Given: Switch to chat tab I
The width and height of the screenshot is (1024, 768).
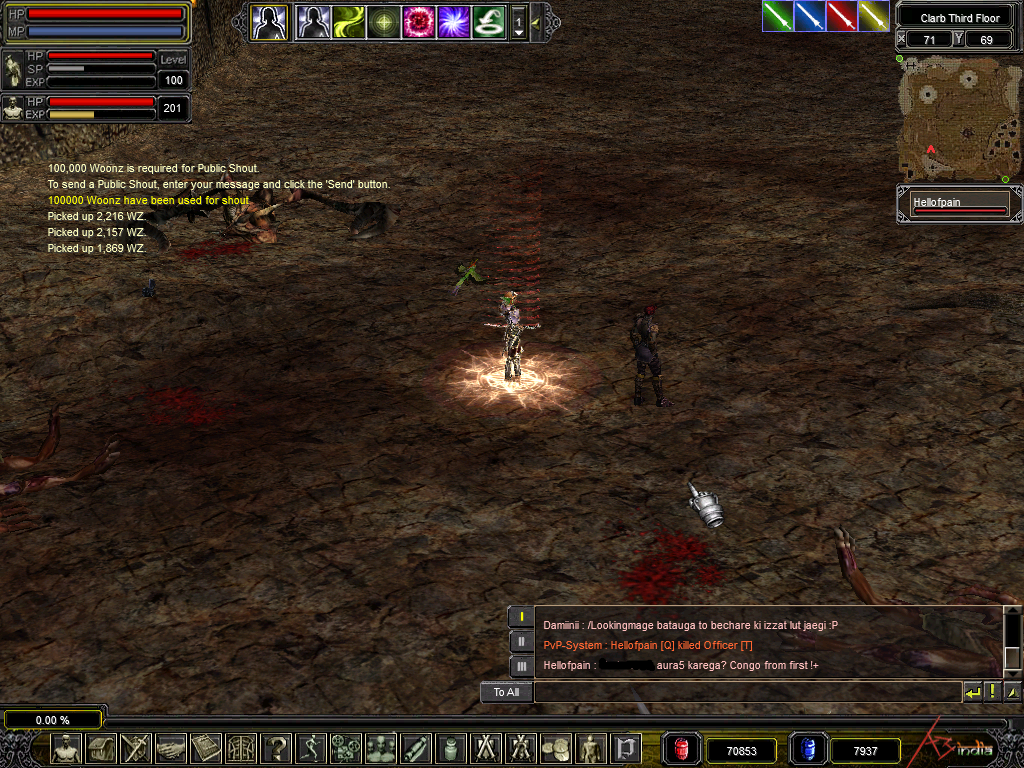Looking at the screenshot, I should pyautogui.click(x=521, y=617).
